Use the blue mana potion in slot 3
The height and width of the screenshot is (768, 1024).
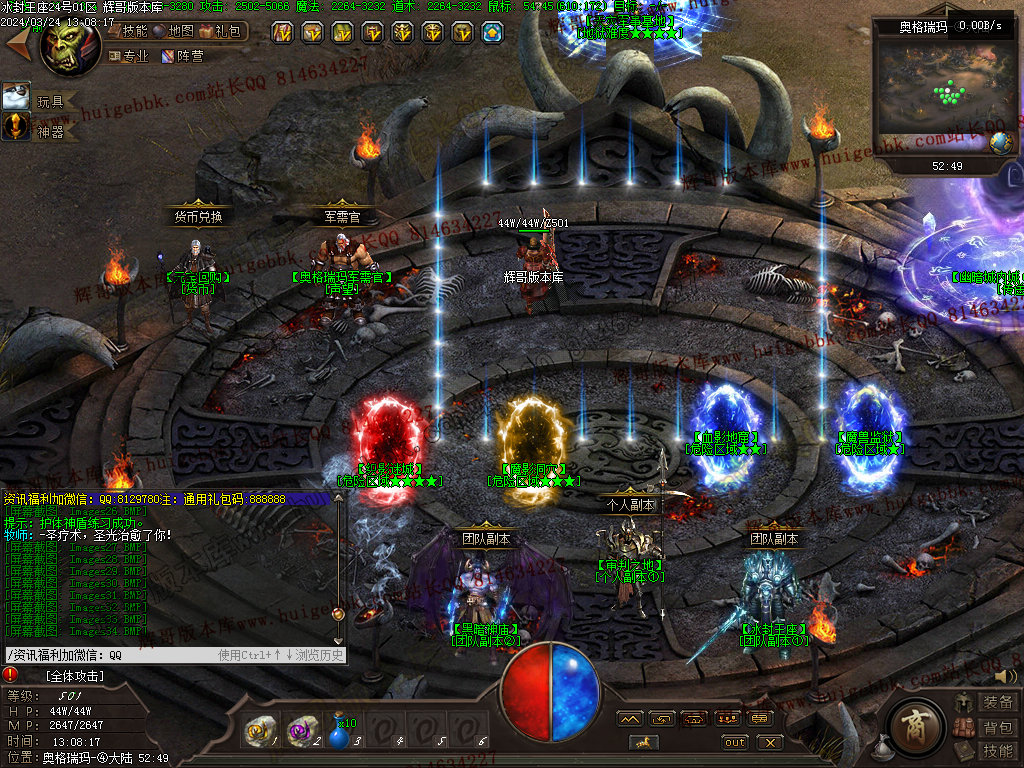[341, 733]
